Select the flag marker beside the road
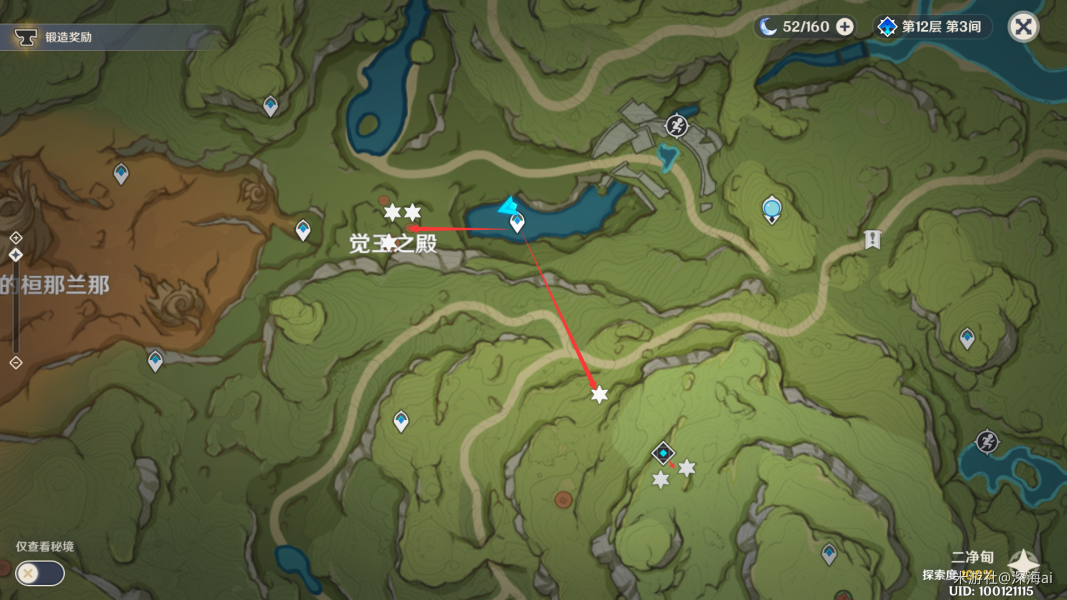This screenshot has width=1067, height=600. (872, 239)
